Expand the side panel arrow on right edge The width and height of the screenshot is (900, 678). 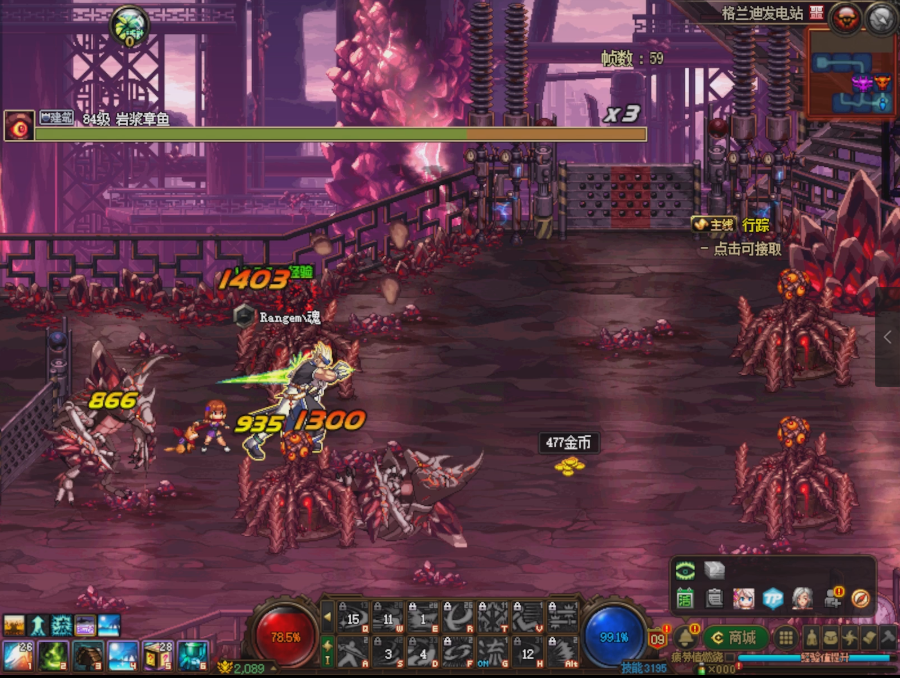coord(887,337)
